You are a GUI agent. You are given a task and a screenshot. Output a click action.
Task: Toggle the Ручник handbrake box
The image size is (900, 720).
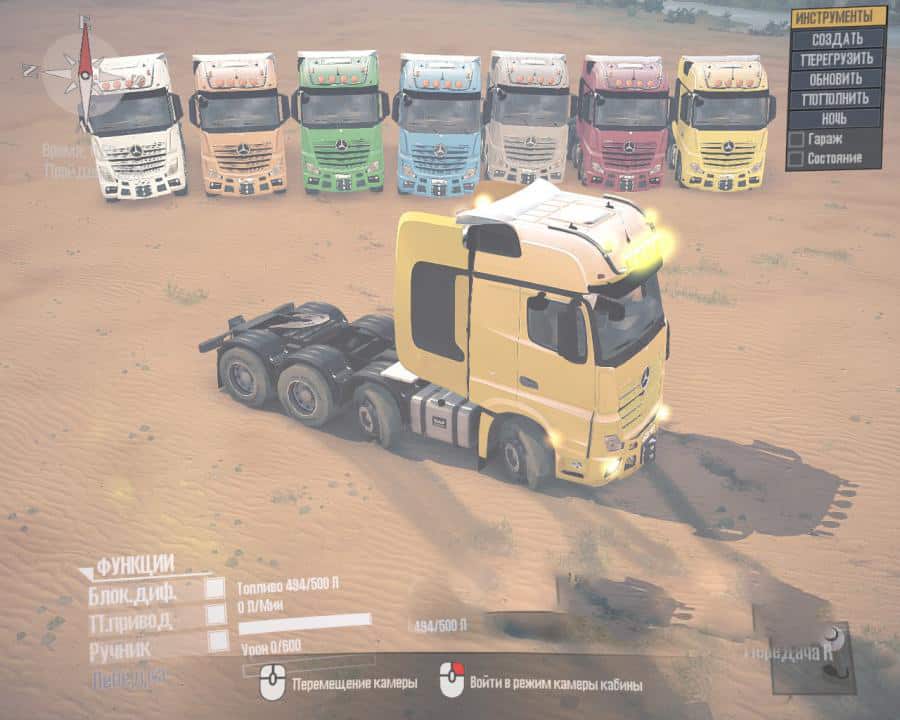[x=218, y=641]
